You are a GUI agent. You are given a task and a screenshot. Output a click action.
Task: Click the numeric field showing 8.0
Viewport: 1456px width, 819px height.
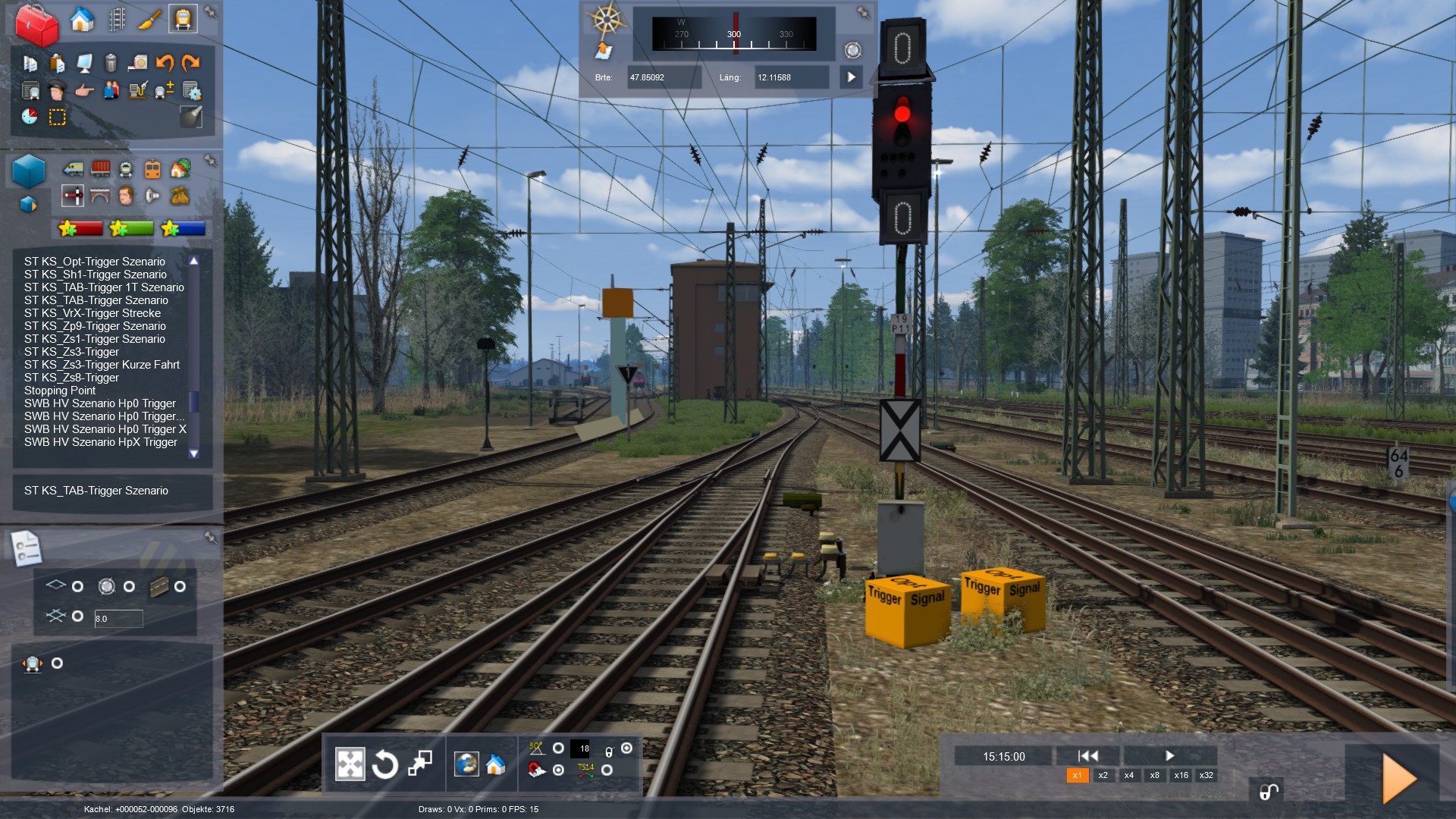click(118, 619)
